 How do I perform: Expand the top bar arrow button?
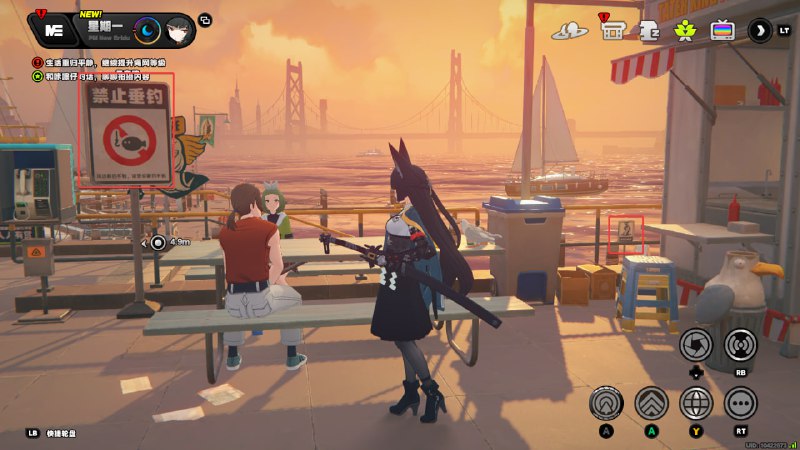tap(760, 31)
